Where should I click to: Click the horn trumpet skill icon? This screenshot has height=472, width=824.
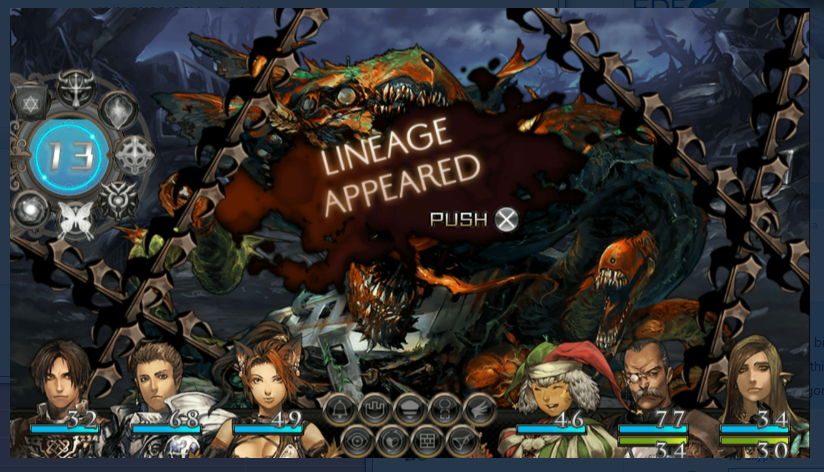(461, 439)
